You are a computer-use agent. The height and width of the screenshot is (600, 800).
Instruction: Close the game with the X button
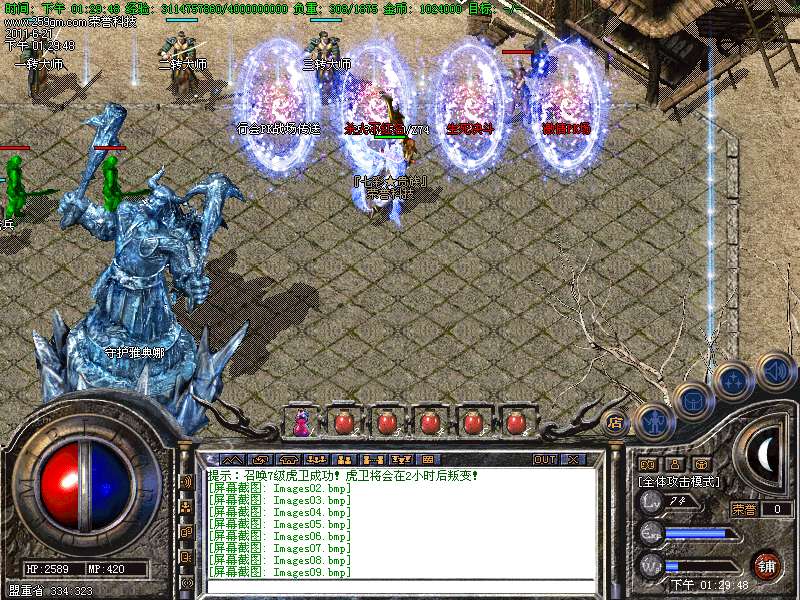574,459
